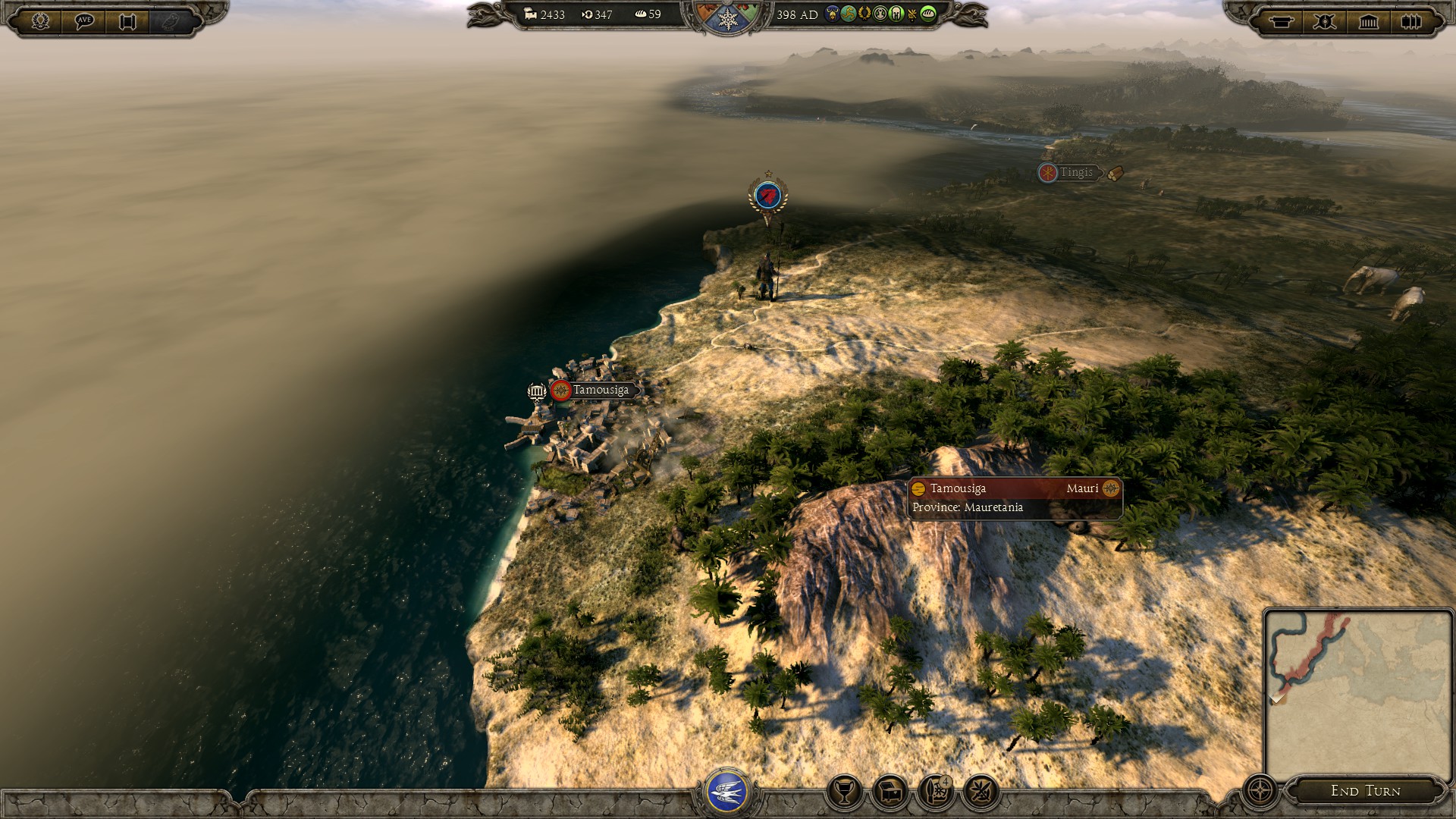Open the columned temple building panel
Screen dimensions: 1456x819
point(1369,21)
